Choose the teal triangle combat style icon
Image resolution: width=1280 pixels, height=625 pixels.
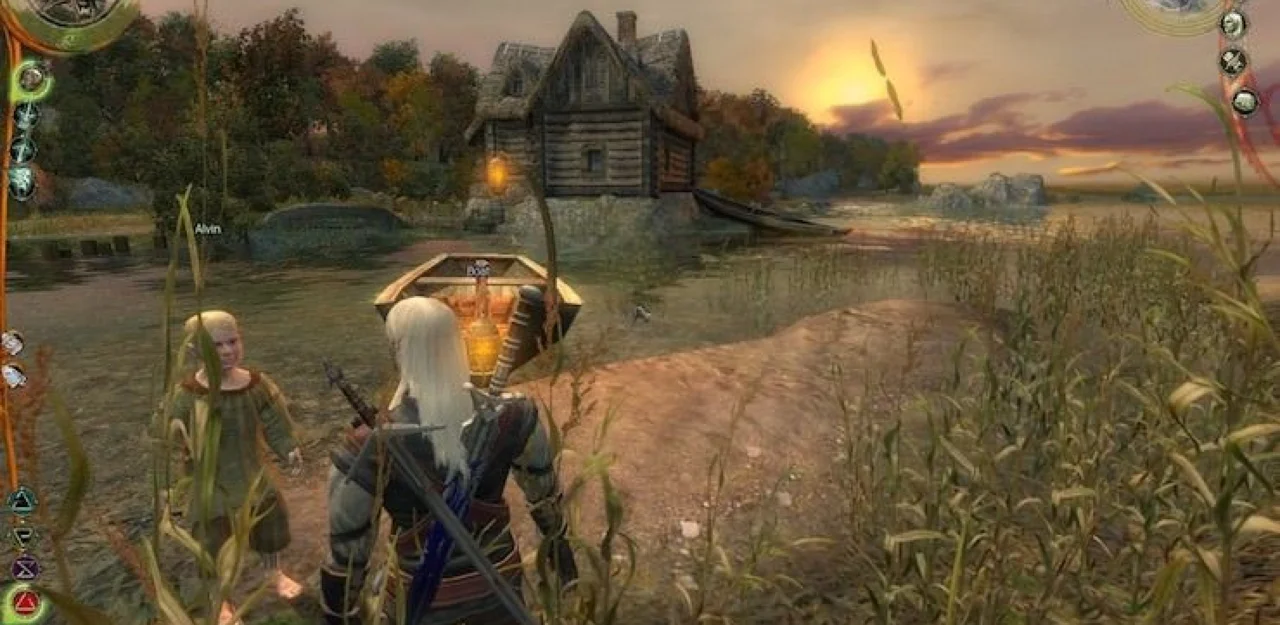(x=22, y=501)
